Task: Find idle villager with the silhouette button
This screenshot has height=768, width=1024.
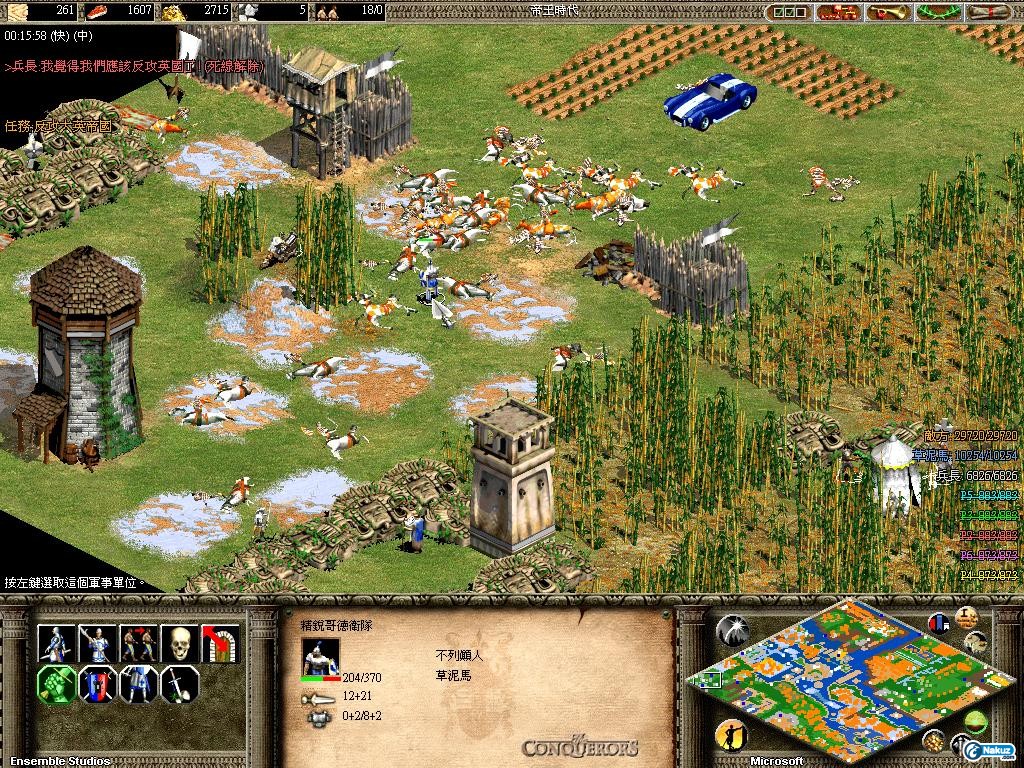Action: [732, 736]
